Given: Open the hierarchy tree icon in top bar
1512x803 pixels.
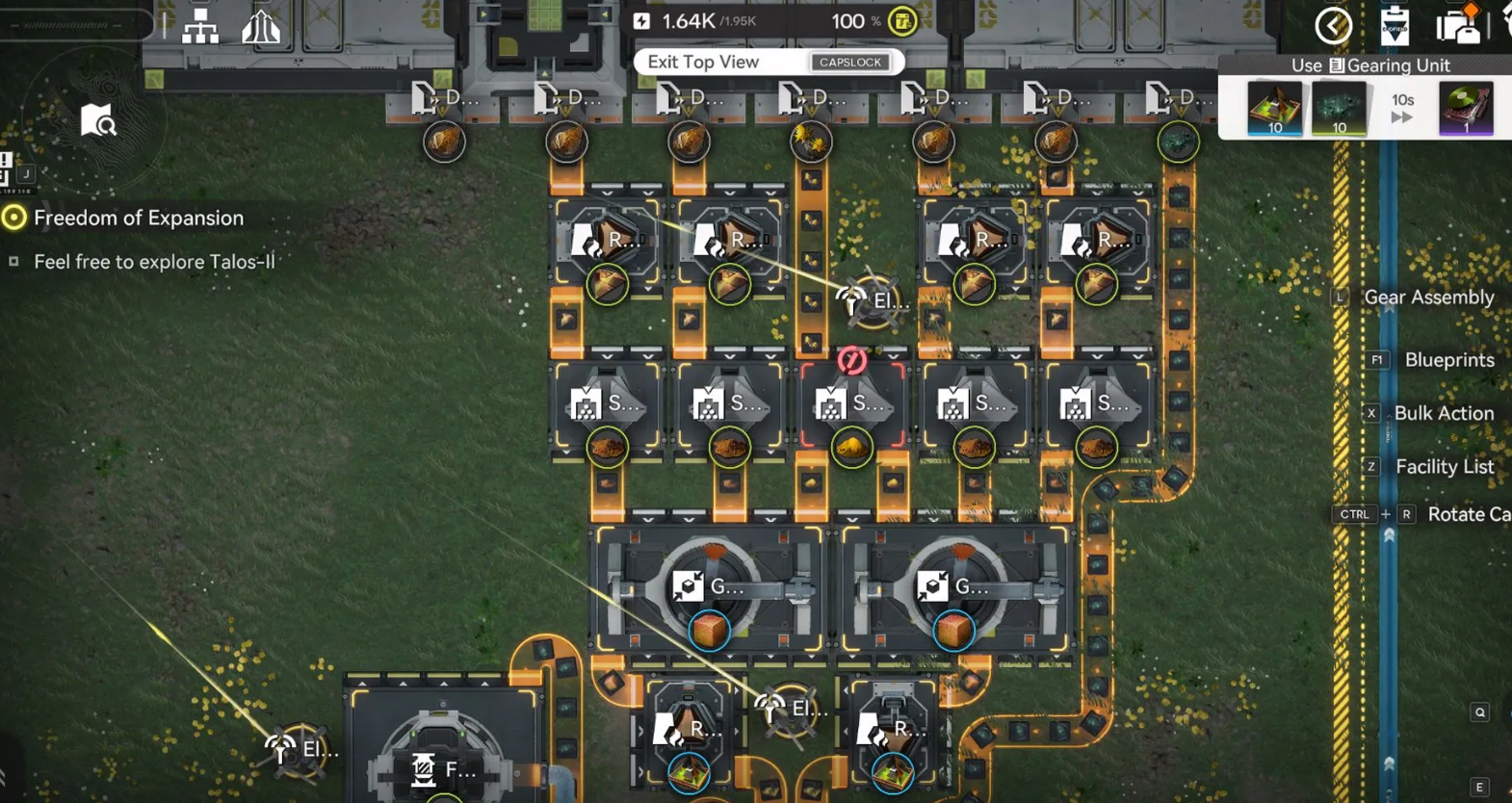Looking at the screenshot, I should coord(200,28).
